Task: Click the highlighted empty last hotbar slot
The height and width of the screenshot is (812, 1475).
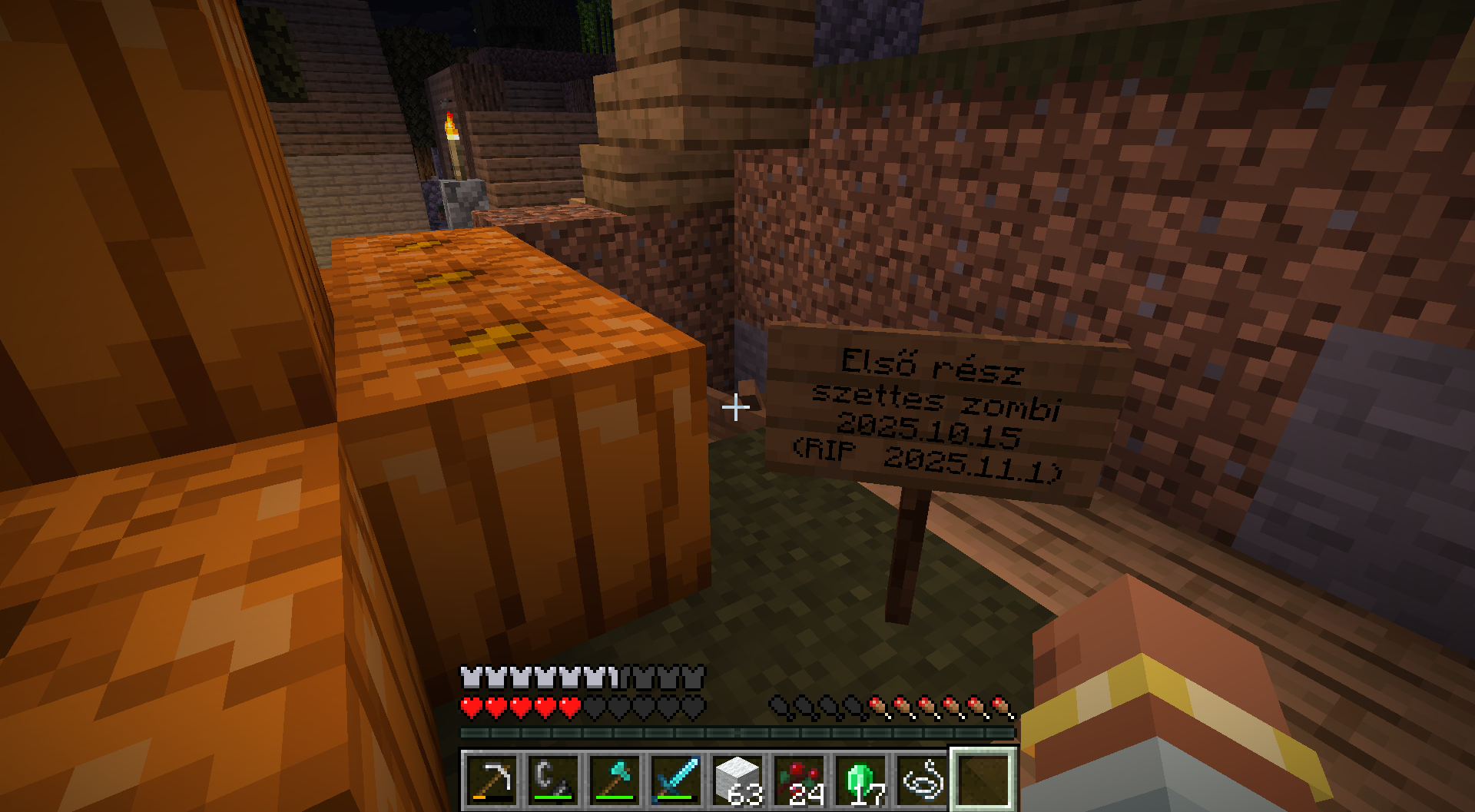Action: click(983, 781)
